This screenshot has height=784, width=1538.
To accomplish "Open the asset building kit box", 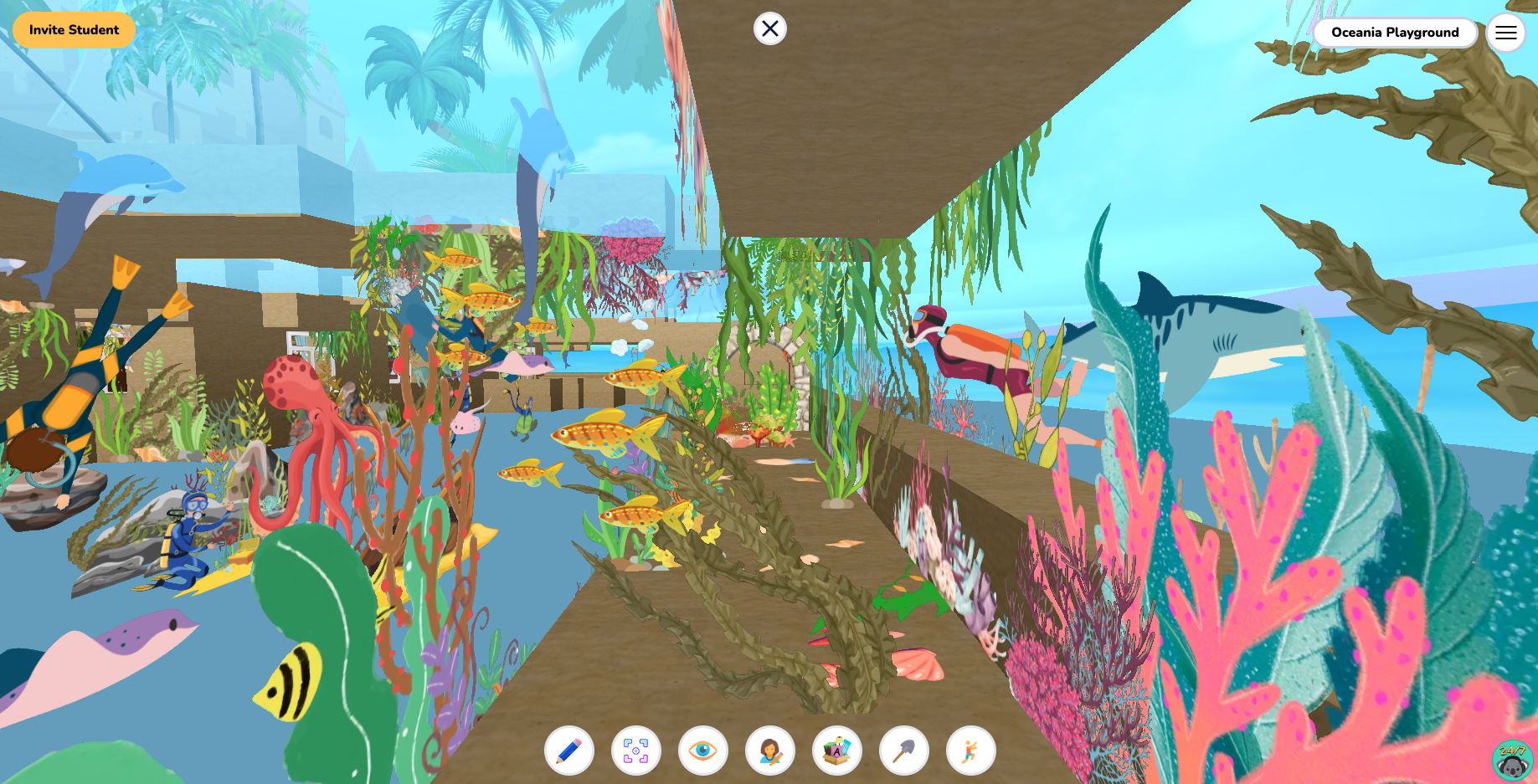I will pyautogui.click(x=836, y=751).
